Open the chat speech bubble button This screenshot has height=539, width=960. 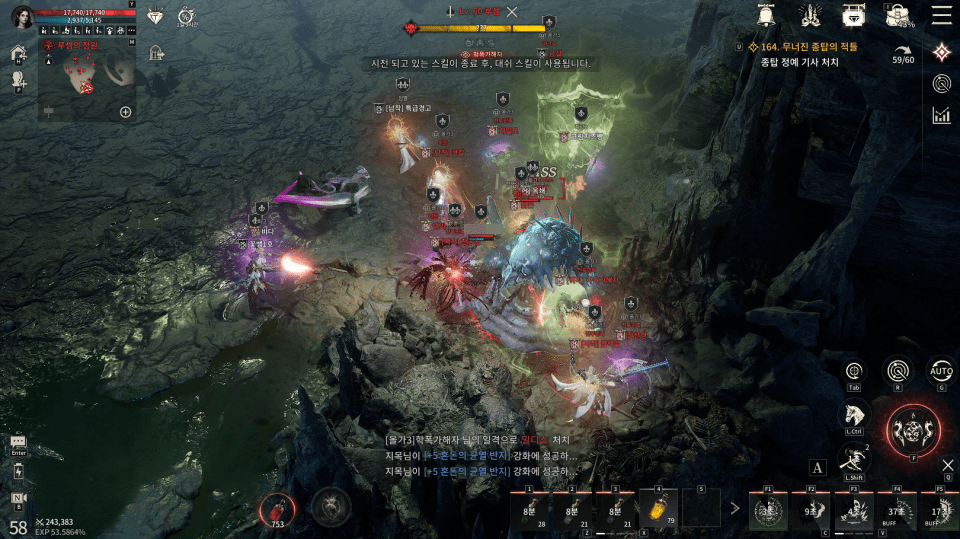click(18, 442)
